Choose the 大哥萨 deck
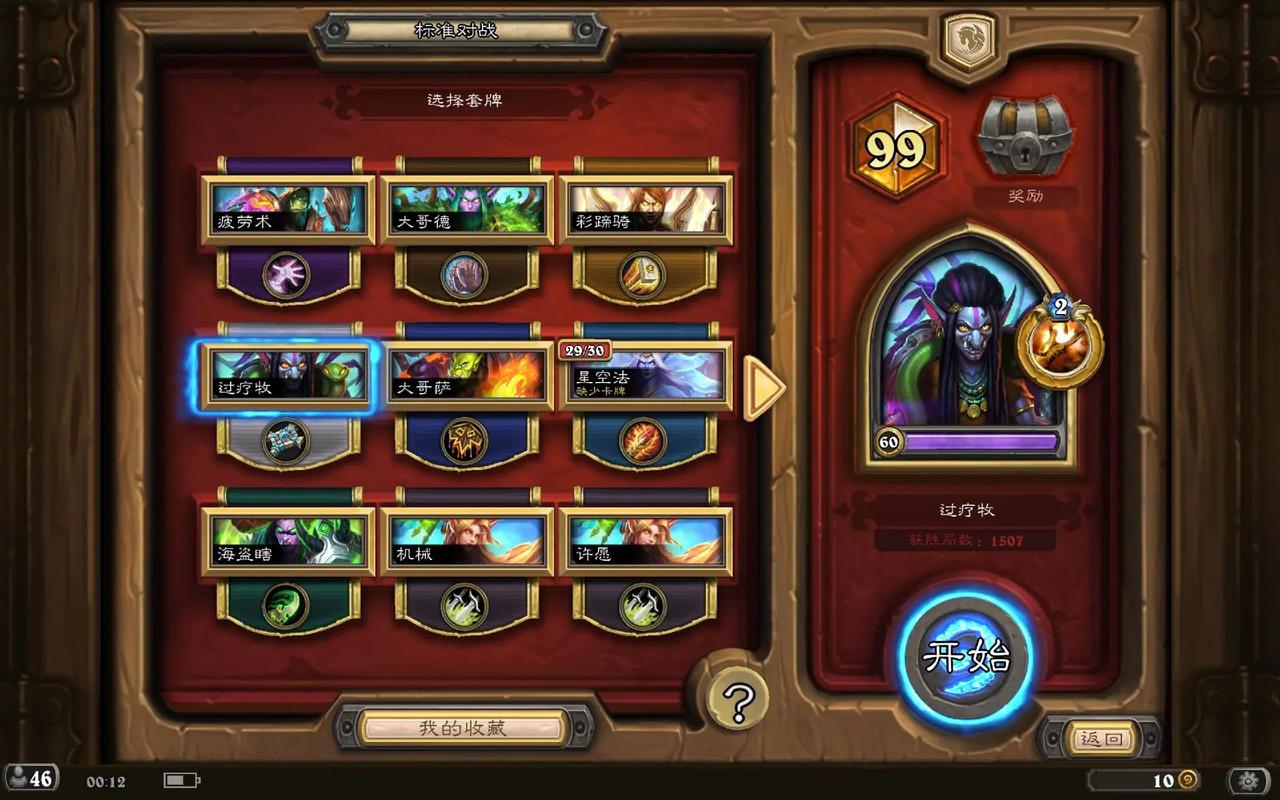1280x800 pixels. tap(466, 377)
